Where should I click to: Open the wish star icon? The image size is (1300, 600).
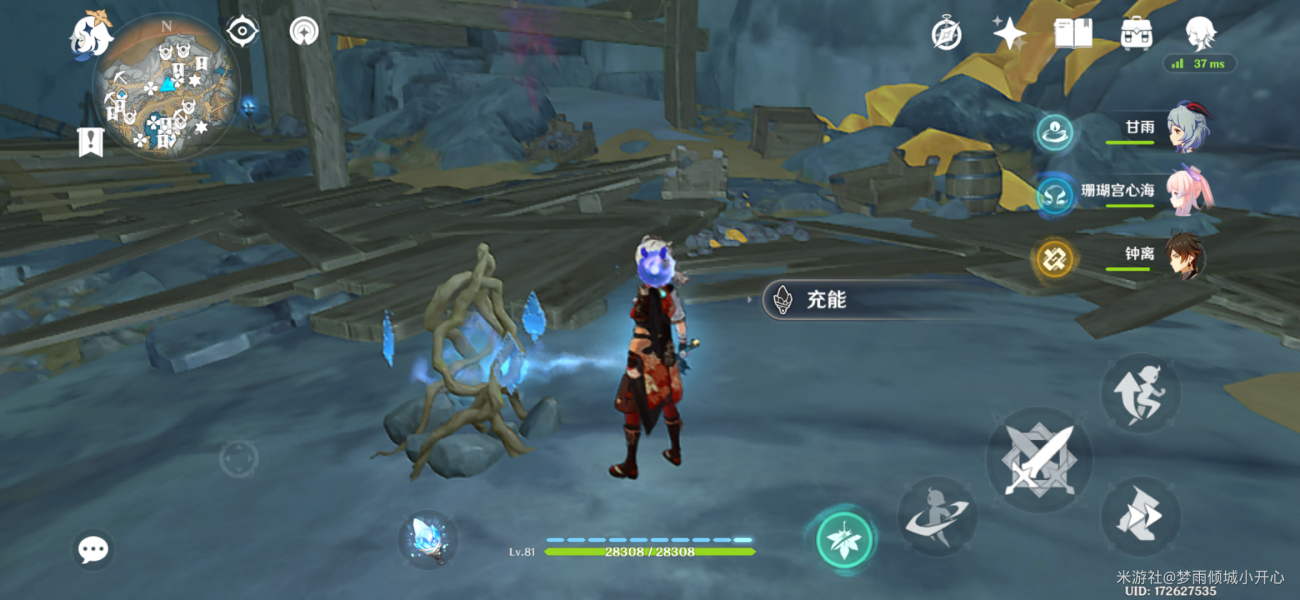pyautogui.click(x=1009, y=34)
